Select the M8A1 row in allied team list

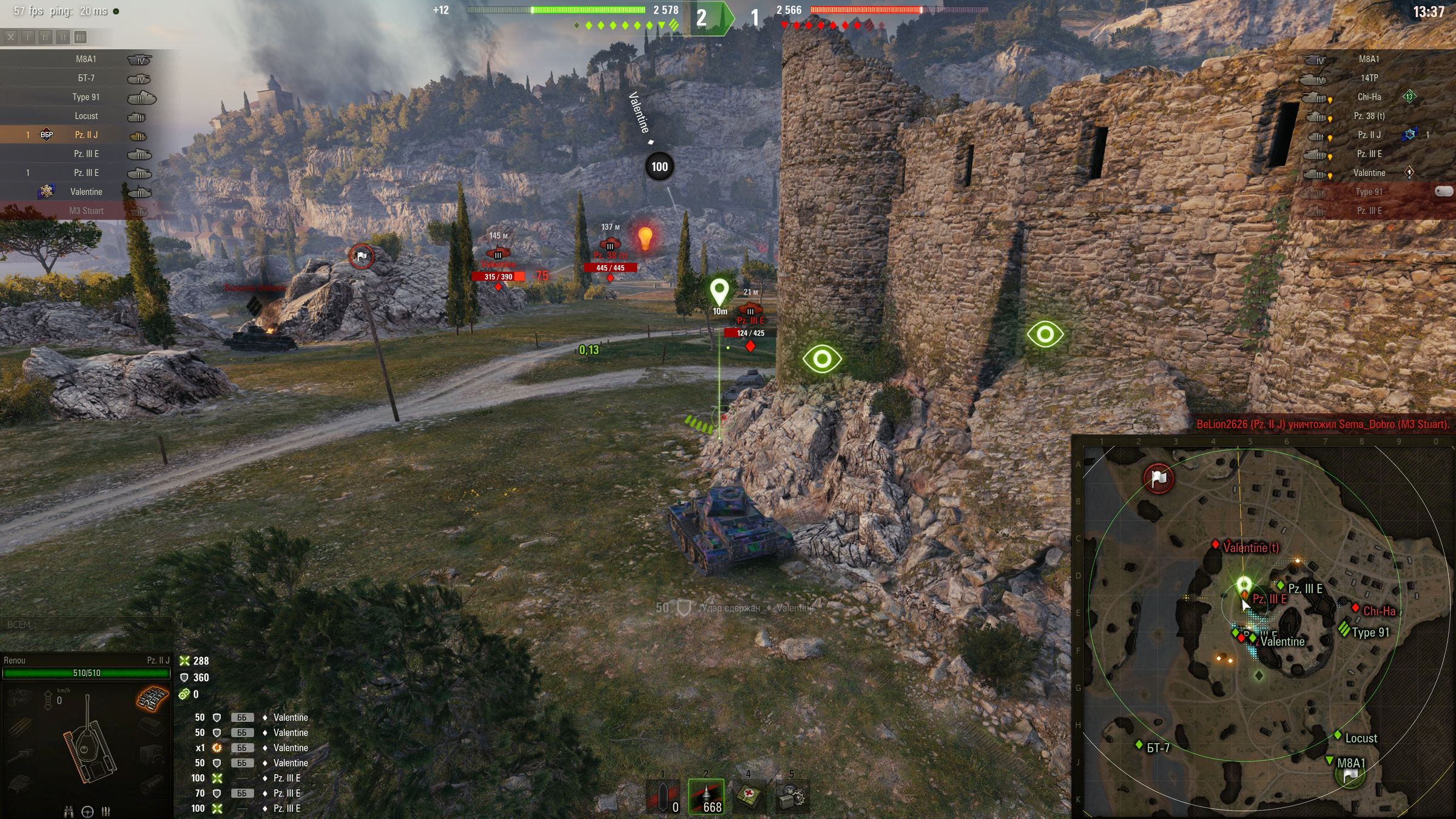pyautogui.click(x=86, y=59)
